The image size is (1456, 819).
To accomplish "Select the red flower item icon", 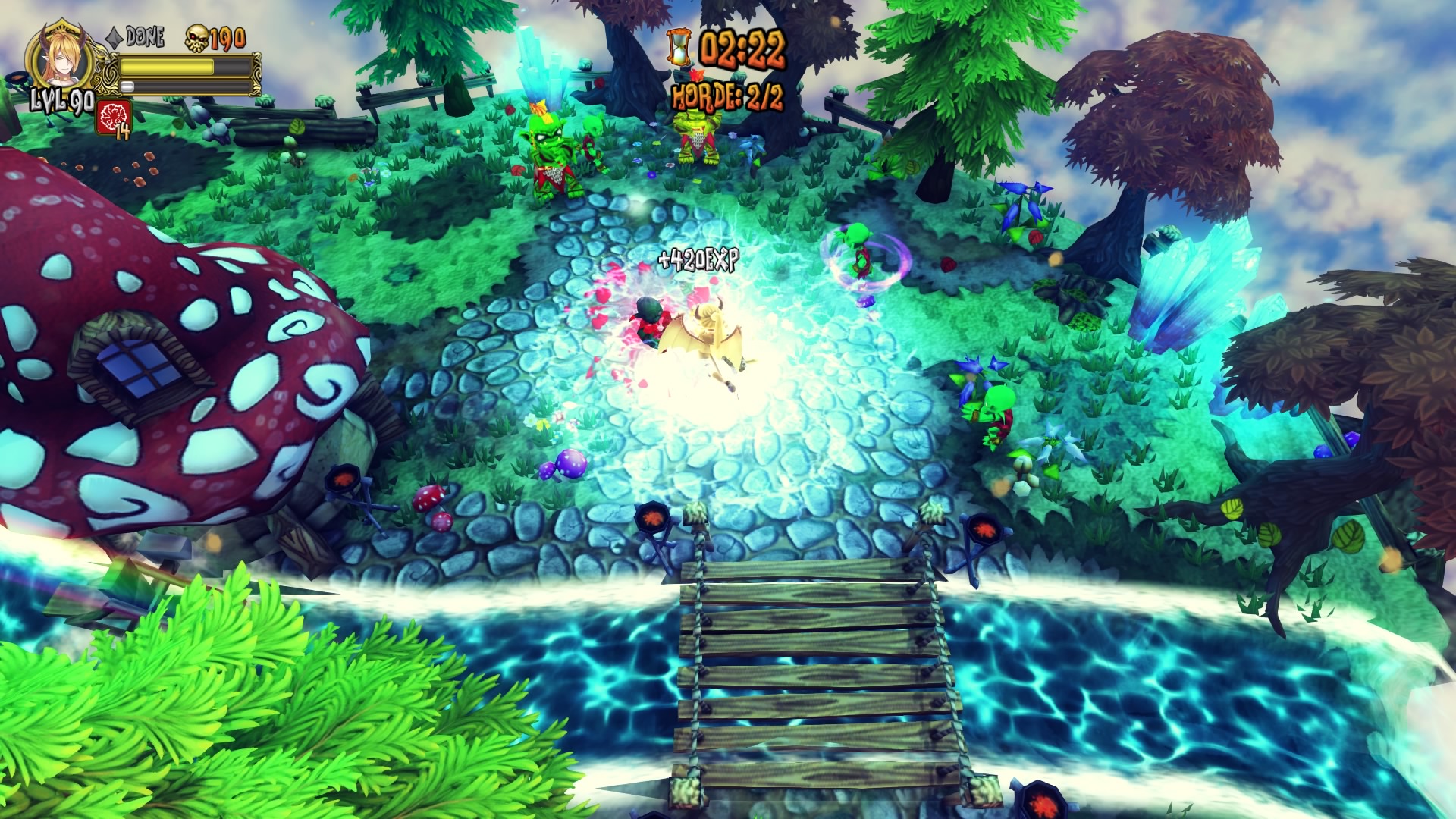I will 114,116.
